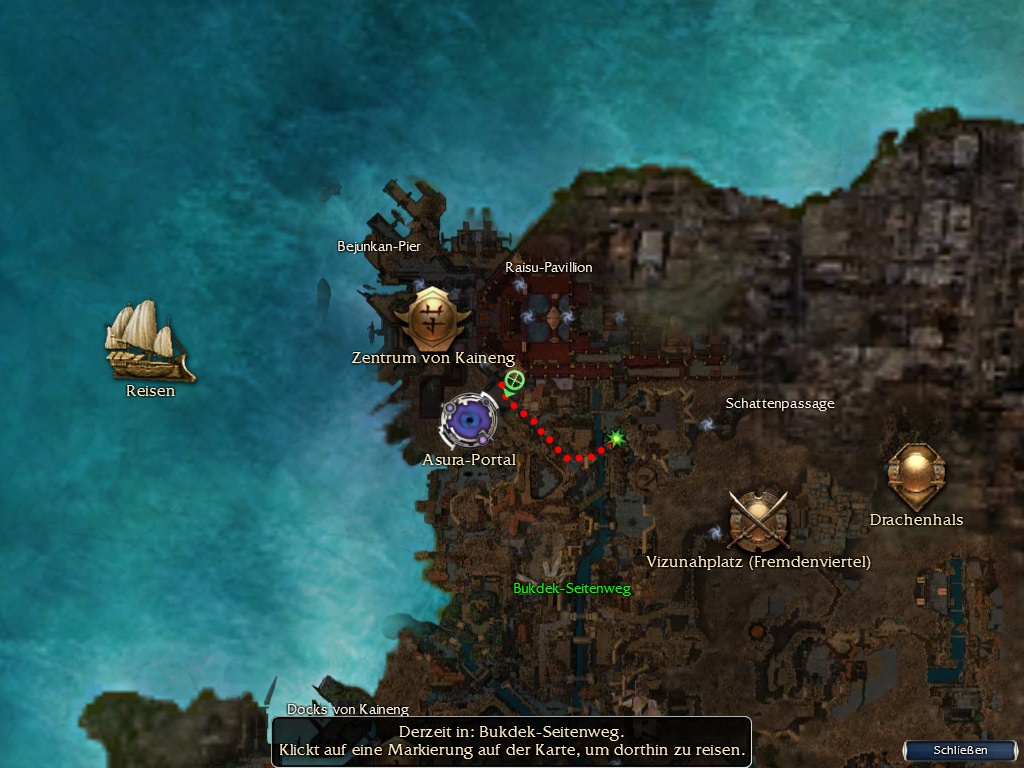Travel to Vizunahplatz (Fremdenviertel) crossed-swords marker
Screen dimensions: 1024x768
pyautogui.click(x=759, y=520)
